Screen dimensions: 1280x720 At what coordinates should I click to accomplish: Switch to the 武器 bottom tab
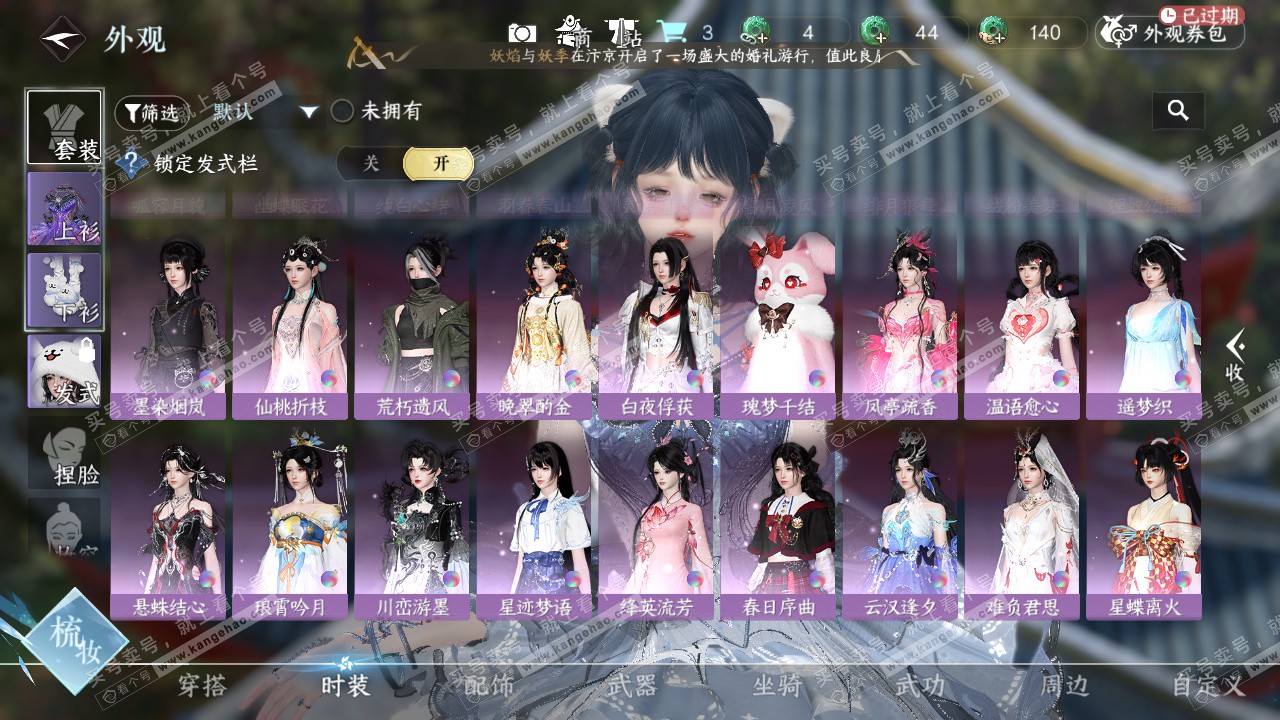click(632, 686)
